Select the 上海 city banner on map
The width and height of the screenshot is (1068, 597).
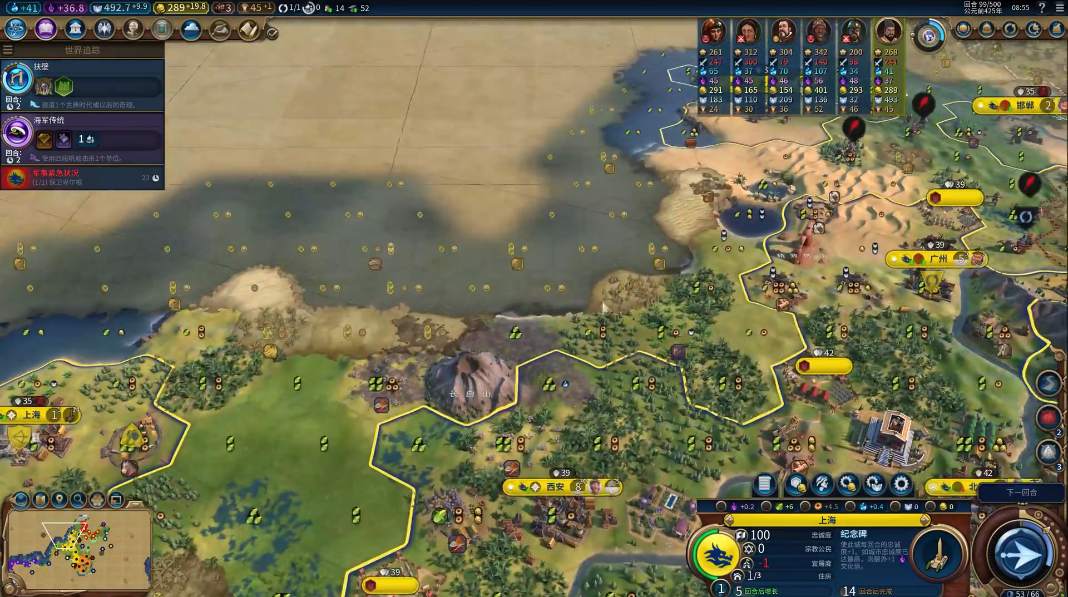pyautogui.click(x=31, y=415)
